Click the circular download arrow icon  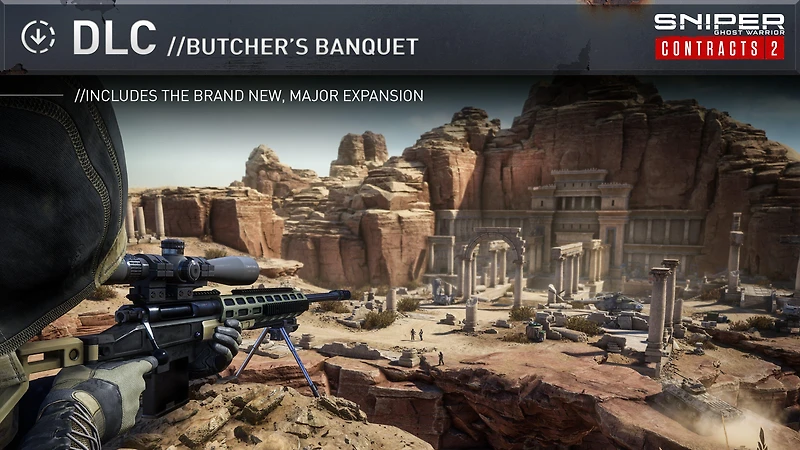pos(38,38)
